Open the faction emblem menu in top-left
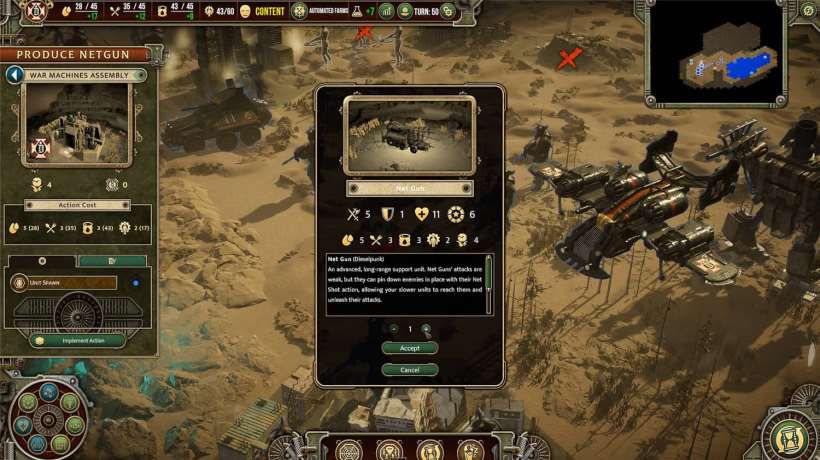Image resolution: width=820 pixels, height=460 pixels. point(36,11)
